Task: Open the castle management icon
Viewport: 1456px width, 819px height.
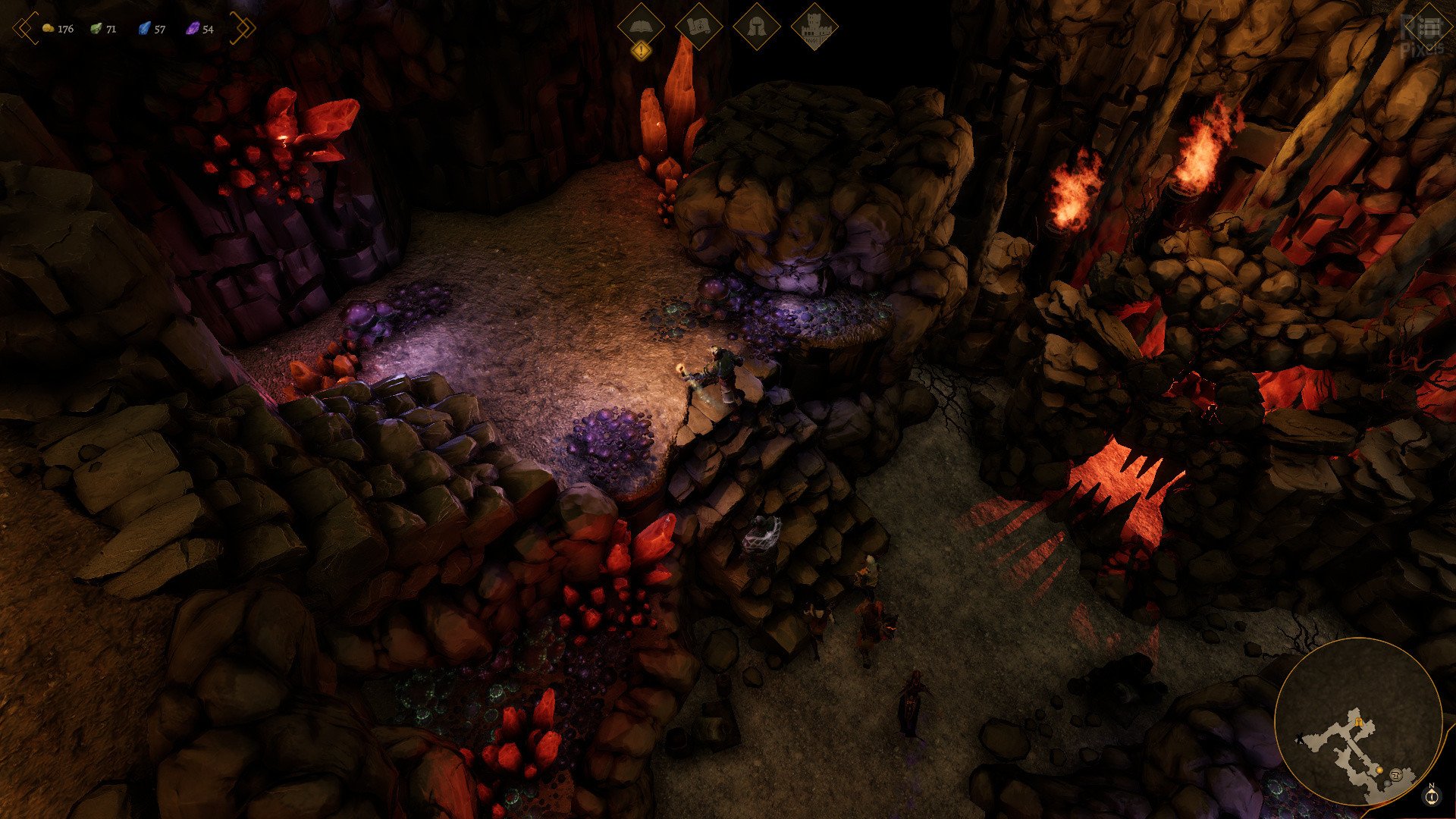Action: click(814, 28)
